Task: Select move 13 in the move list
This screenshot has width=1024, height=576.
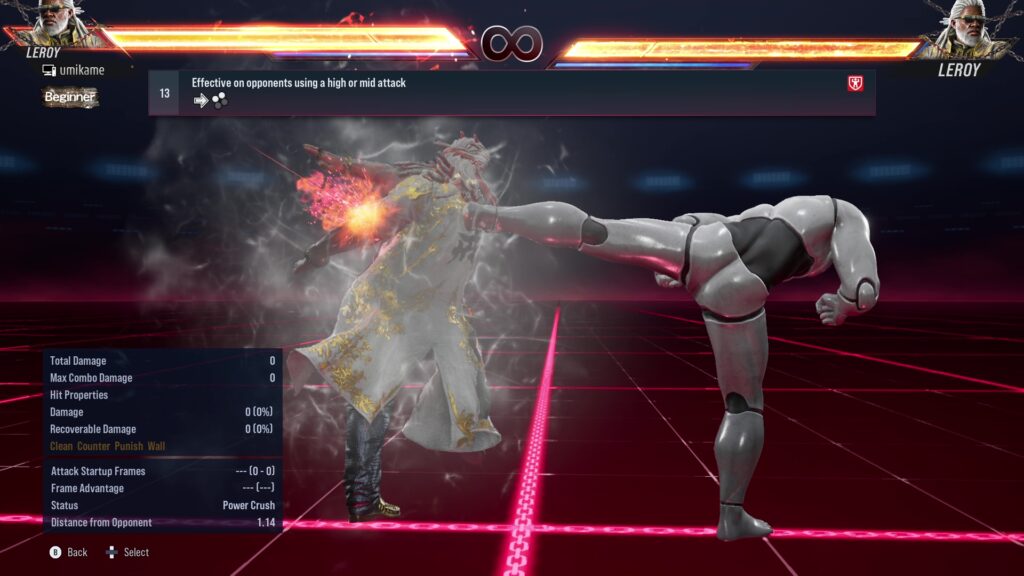Action: (510, 92)
